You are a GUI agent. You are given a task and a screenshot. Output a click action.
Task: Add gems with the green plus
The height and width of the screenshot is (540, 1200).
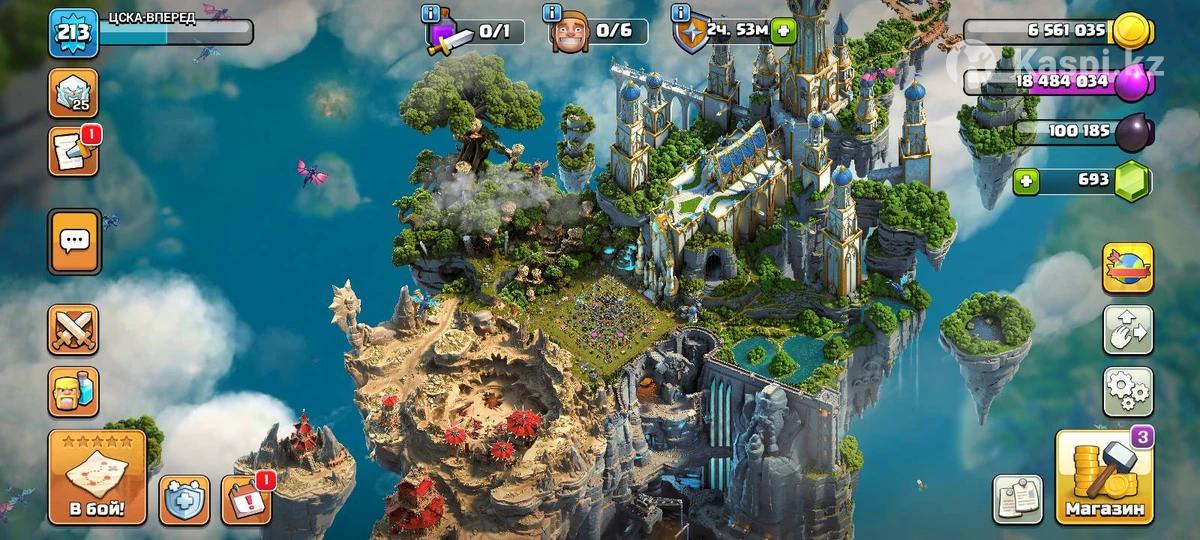tap(1023, 181)
